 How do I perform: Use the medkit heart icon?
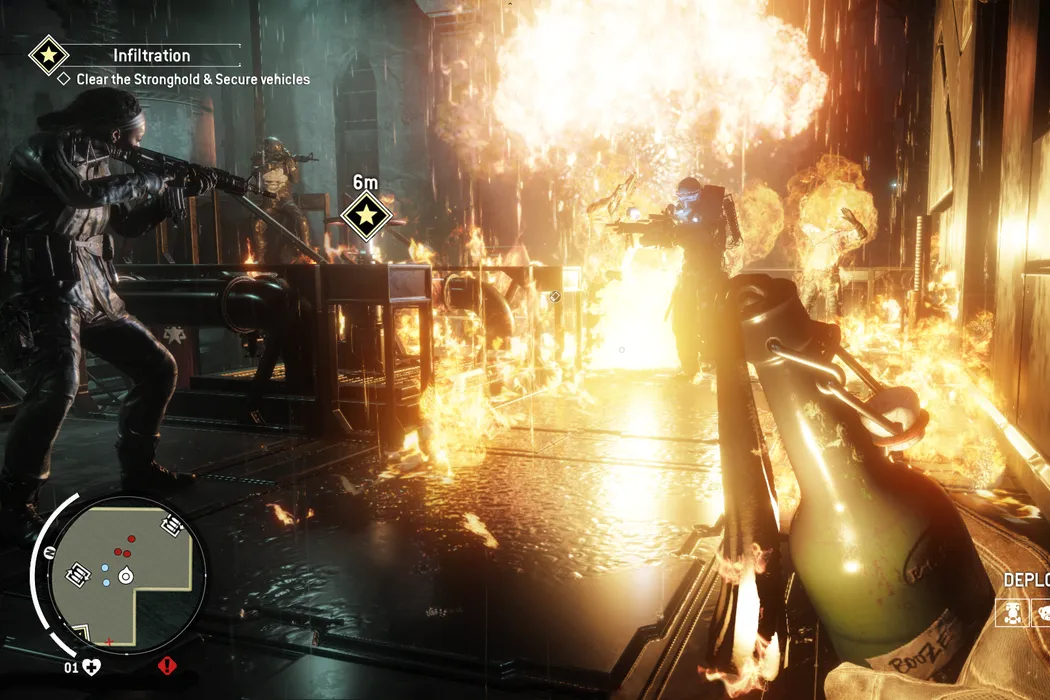[92, 666]
